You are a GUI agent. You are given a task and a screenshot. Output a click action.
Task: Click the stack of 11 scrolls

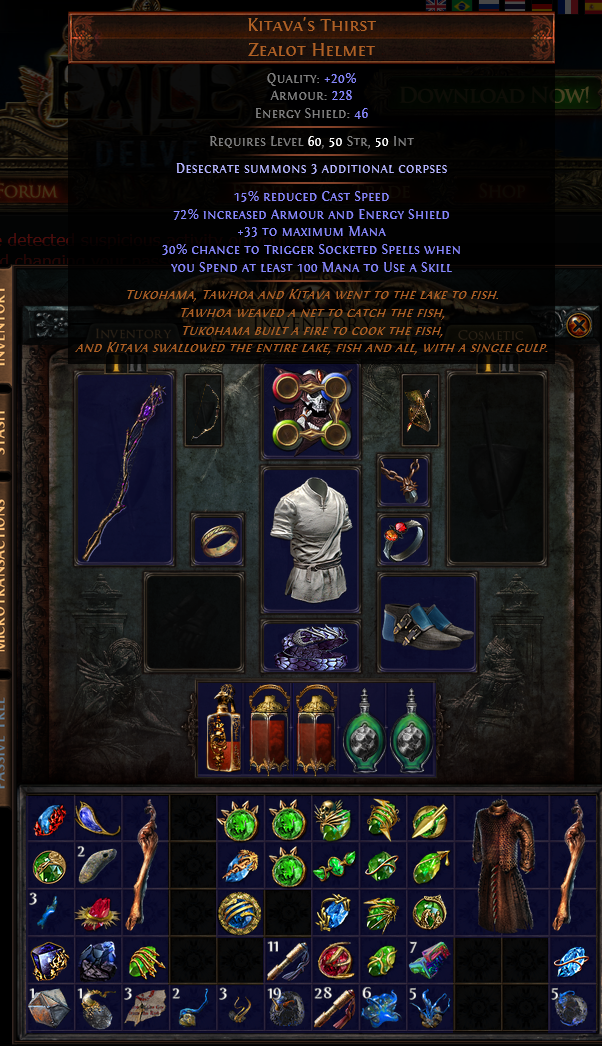pyautogui.click(x=288, y=961)
